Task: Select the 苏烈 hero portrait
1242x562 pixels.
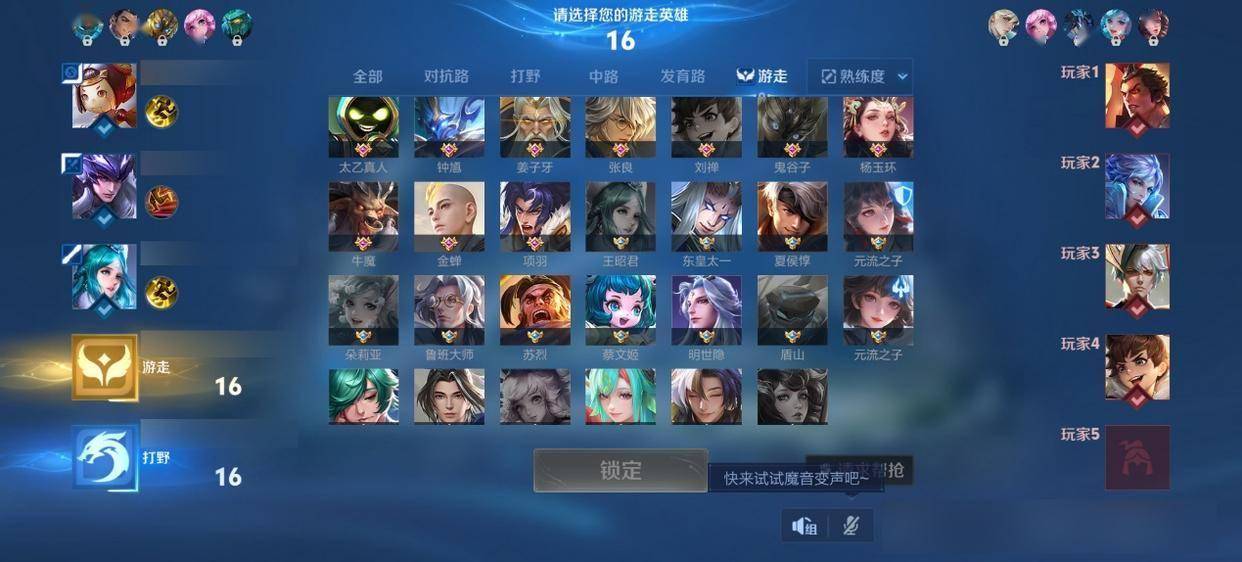Action: 535,310
